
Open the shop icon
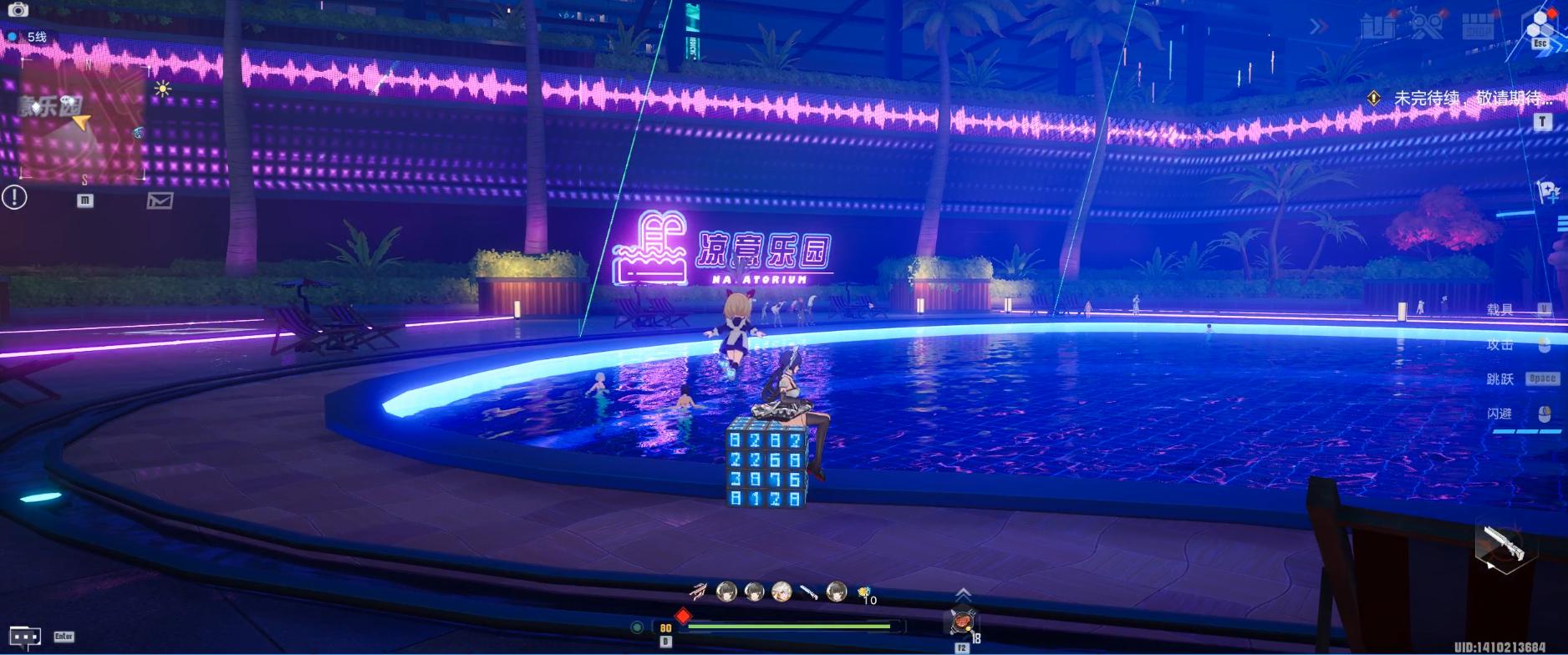(1479, 27)
